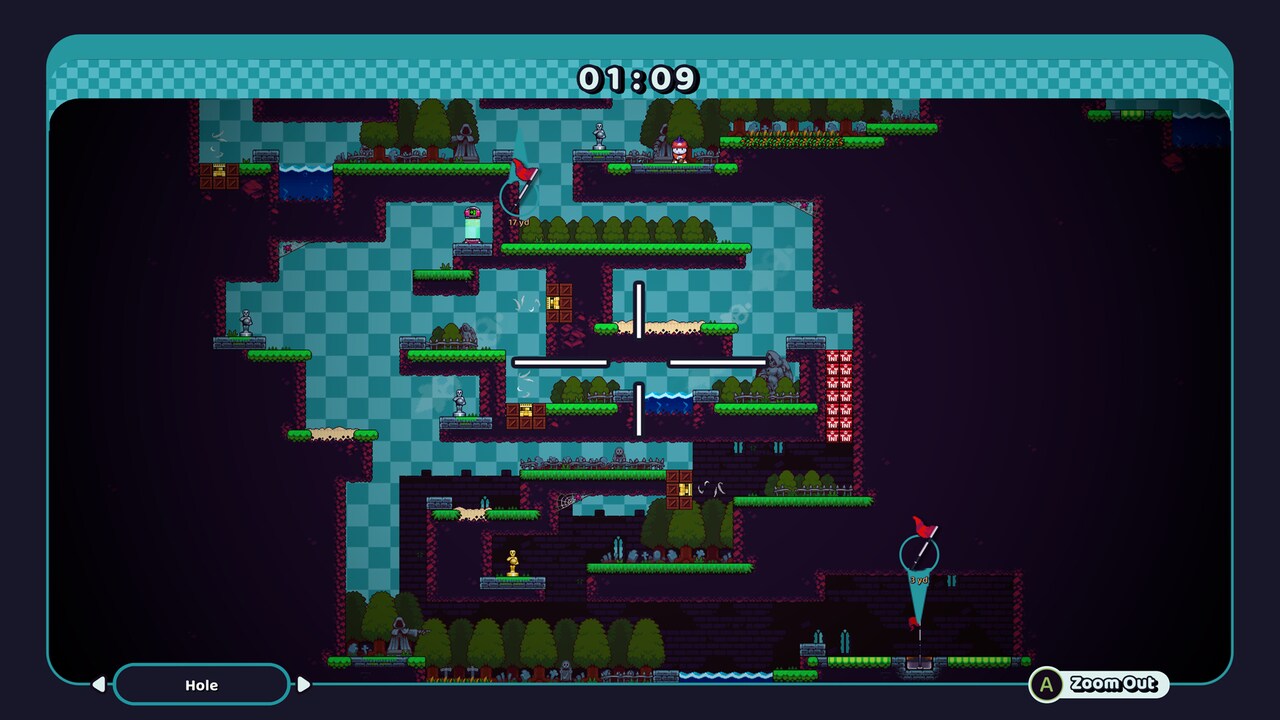The width and height of the screenshot is (1280, 720).
Task: Select the golden trophy statue
Action: (515, 562)
